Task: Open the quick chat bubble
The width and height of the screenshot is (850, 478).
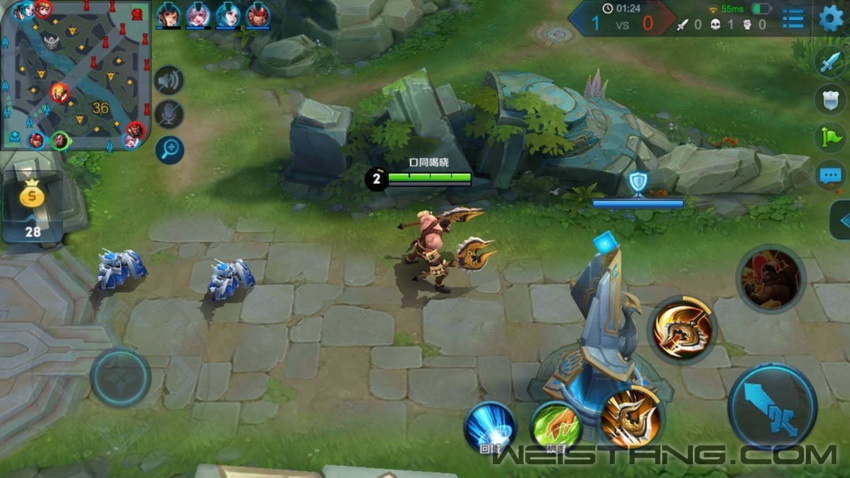Action: point(830,177)
